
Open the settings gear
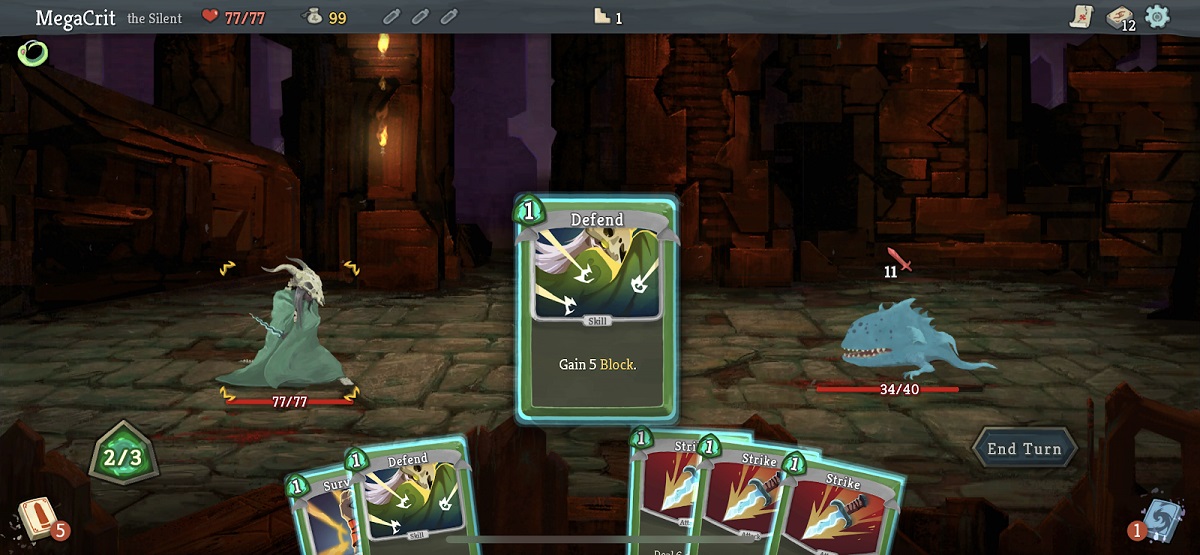(1157, 16)
